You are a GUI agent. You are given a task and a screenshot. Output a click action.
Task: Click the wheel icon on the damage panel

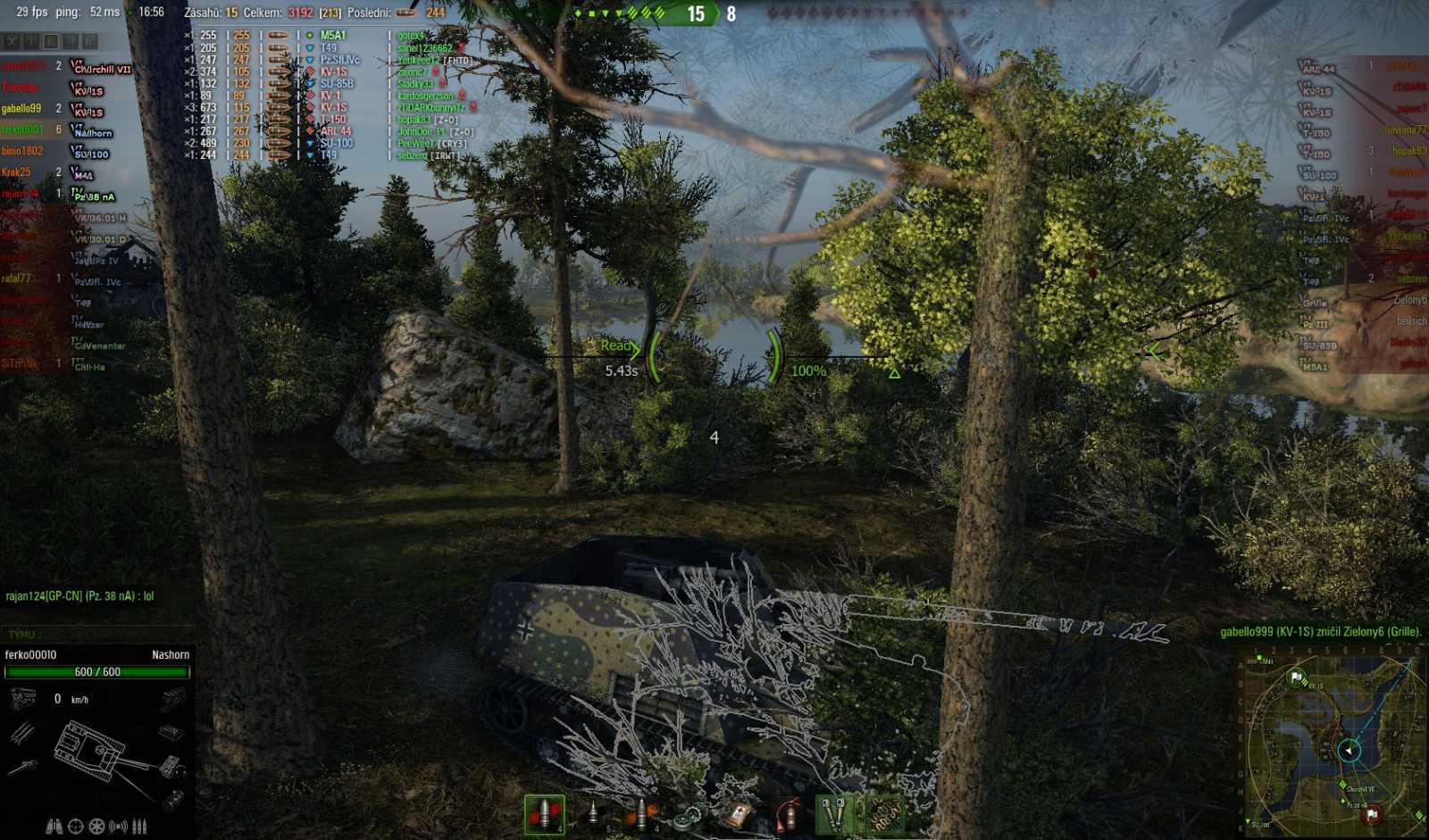96,826
